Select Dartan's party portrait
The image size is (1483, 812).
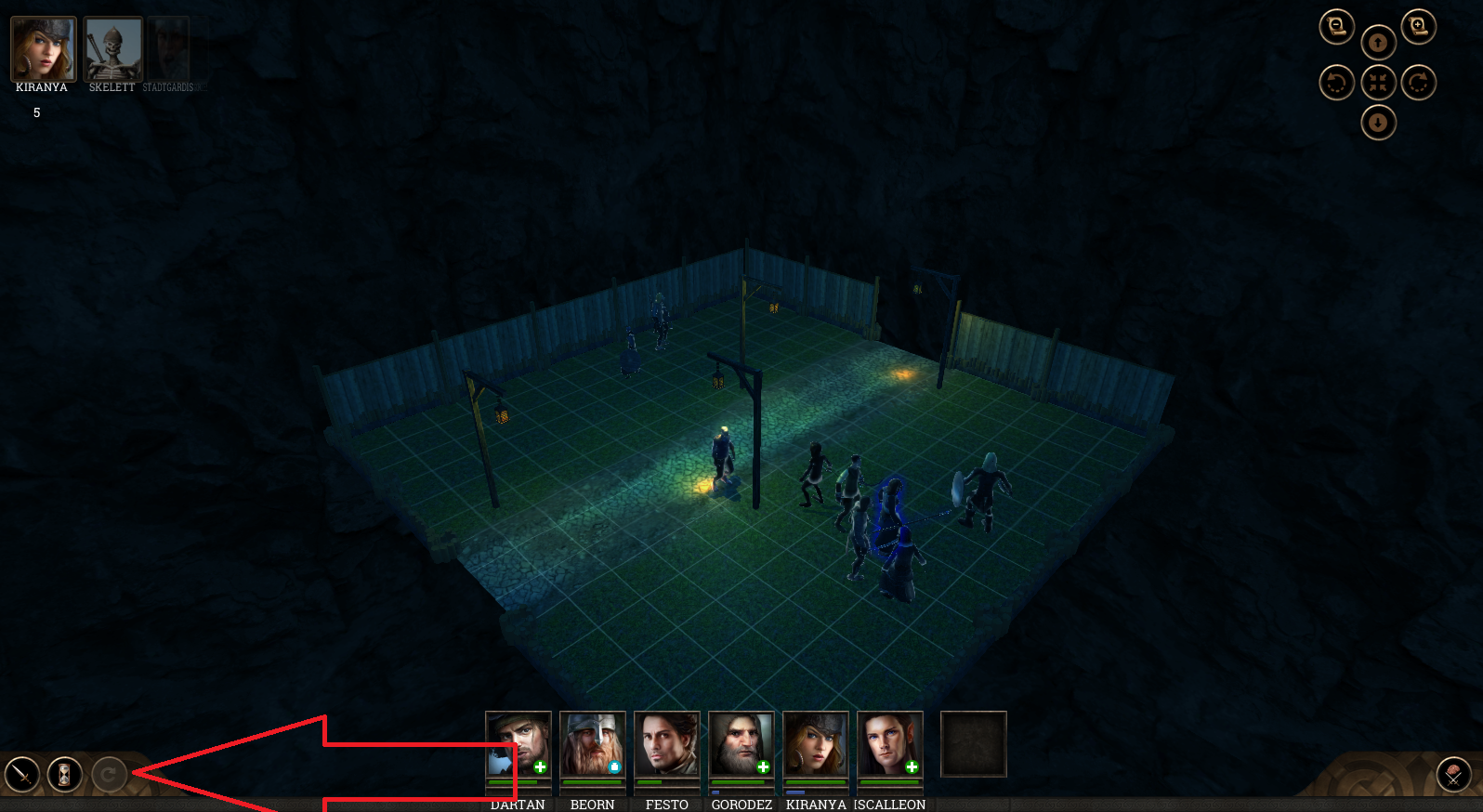pos(518,744)
